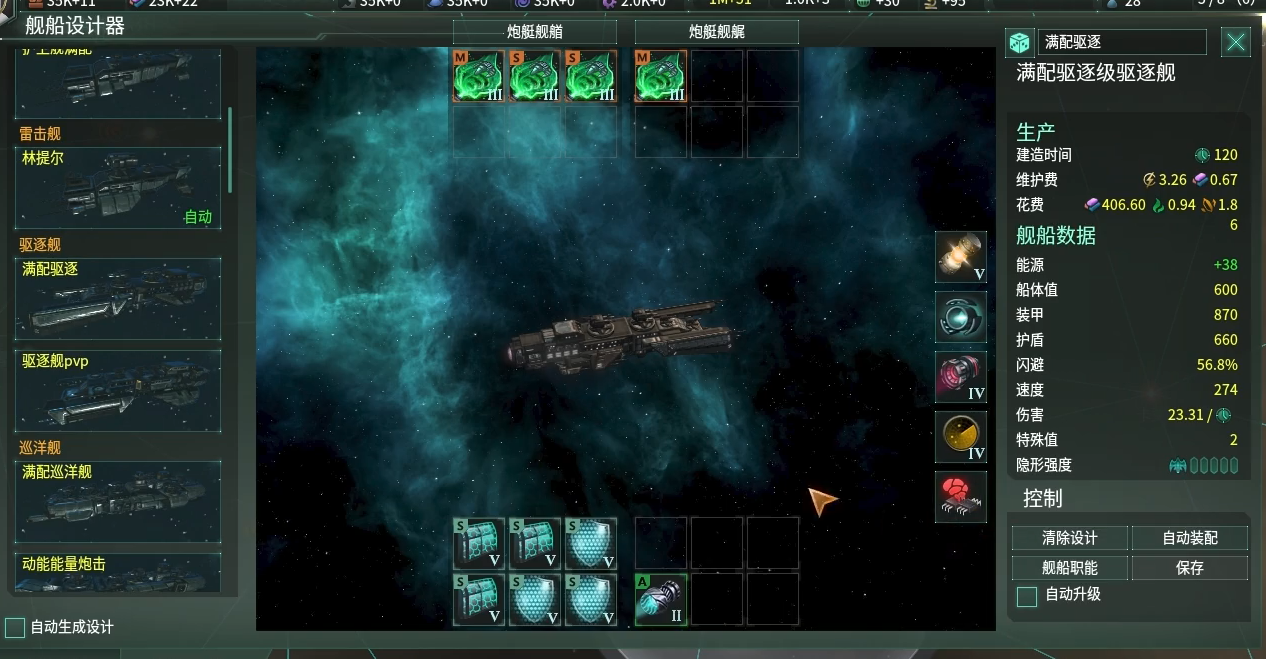The image size is (1266, 659).
Task: Randomize name with the green dice icon
Action: 1019,42
